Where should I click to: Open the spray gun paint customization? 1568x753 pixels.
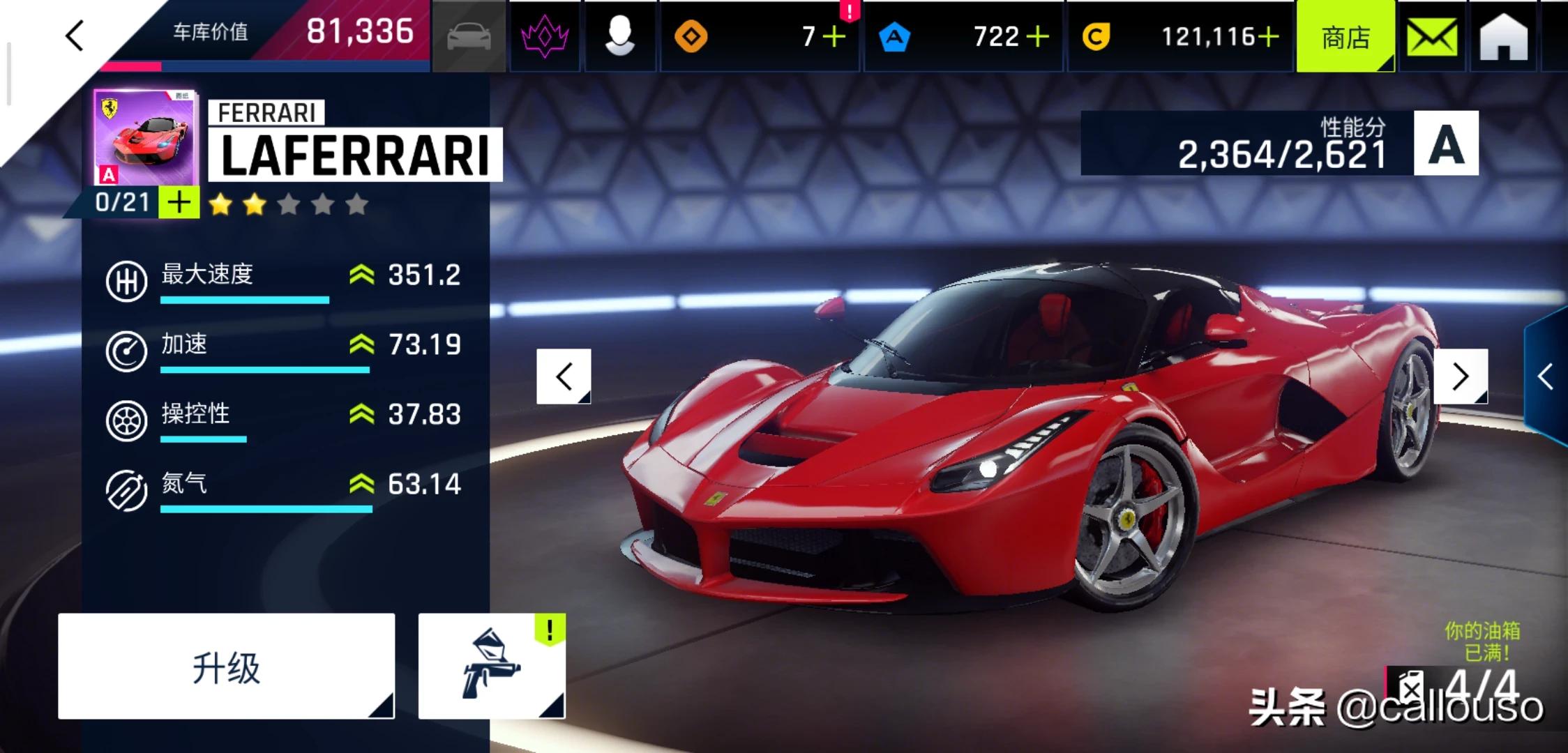491,667
